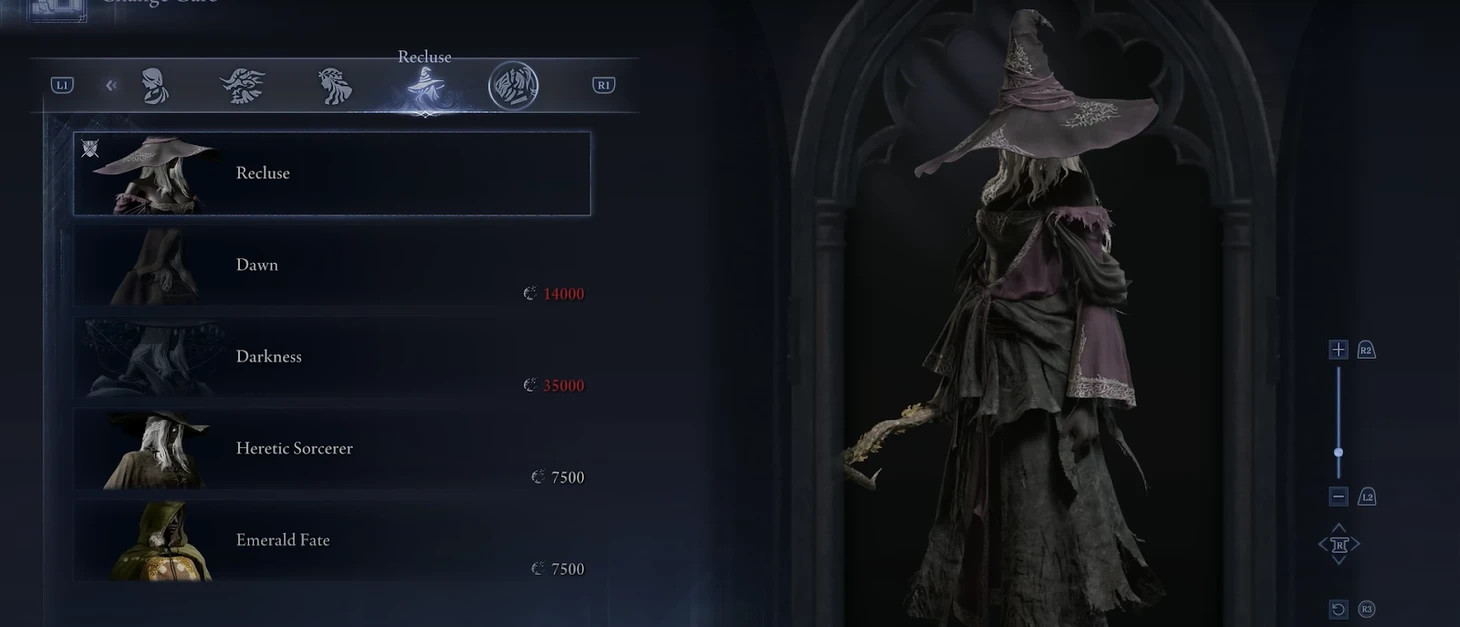Select the Heretic Sorcerer garb
Screen dimensions: 1460x627
click(331, 449)
